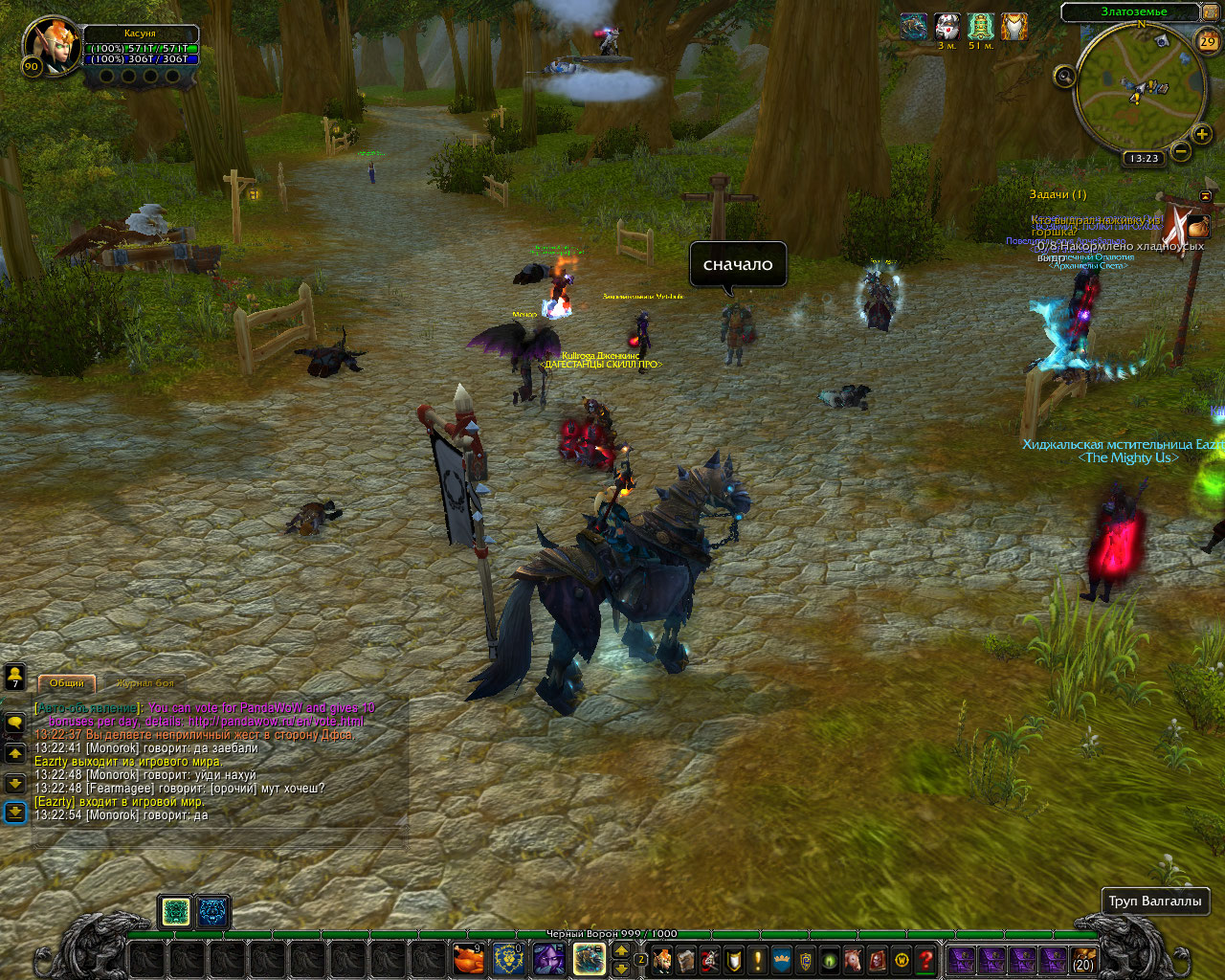Open the calendar button showing 29

(x=1208, y=41)
